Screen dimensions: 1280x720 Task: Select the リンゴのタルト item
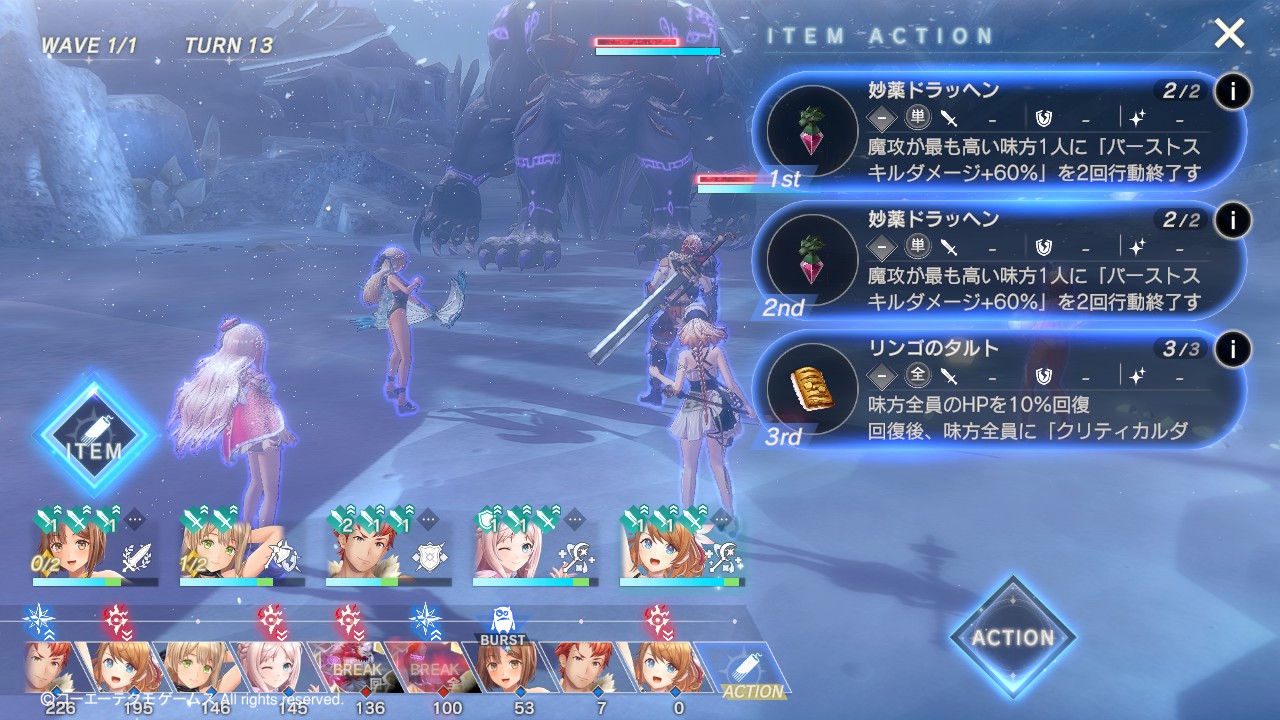coord(1000,391)
